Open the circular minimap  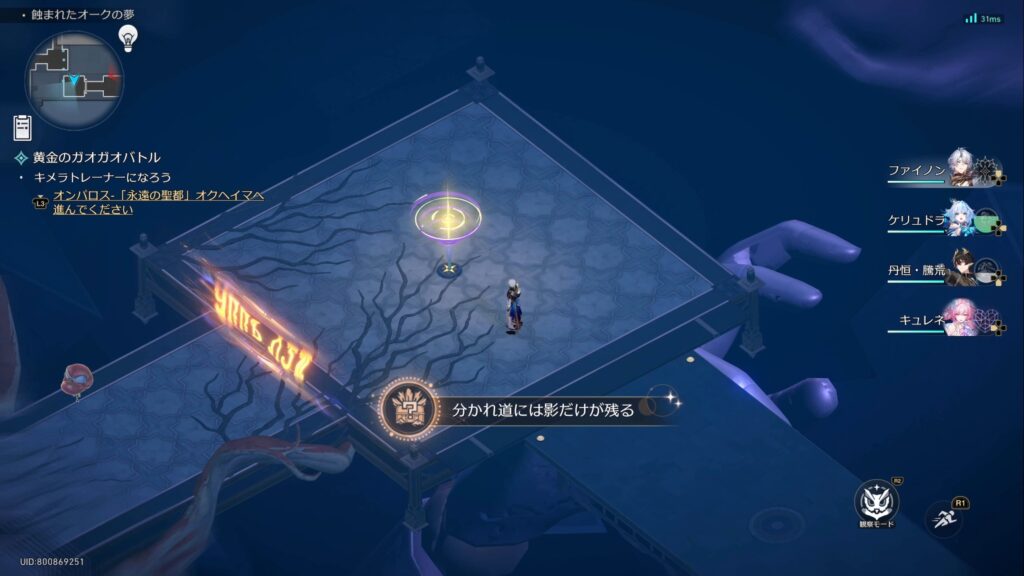[73, 80]
